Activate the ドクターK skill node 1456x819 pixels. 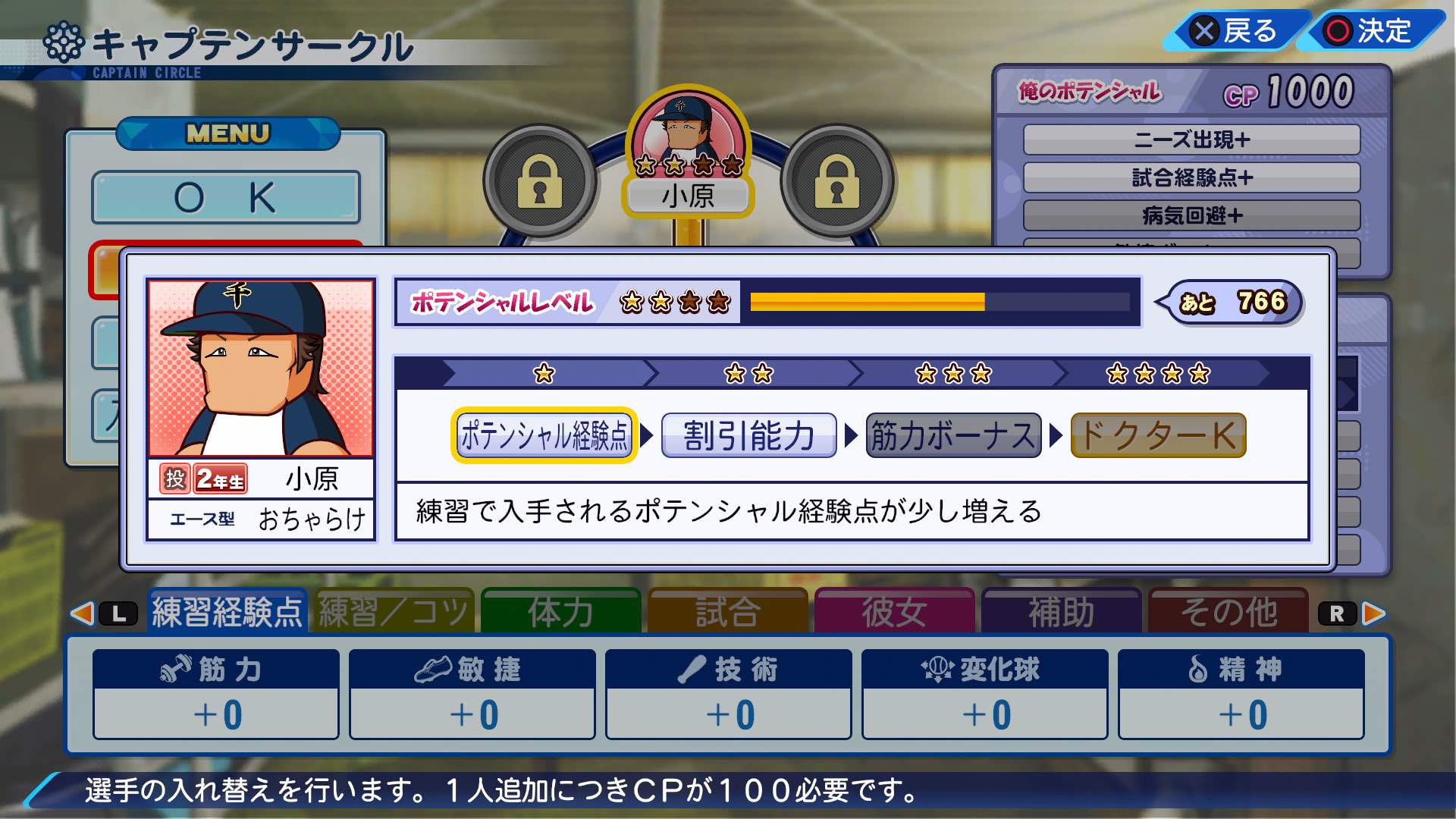coord(1159,435)
